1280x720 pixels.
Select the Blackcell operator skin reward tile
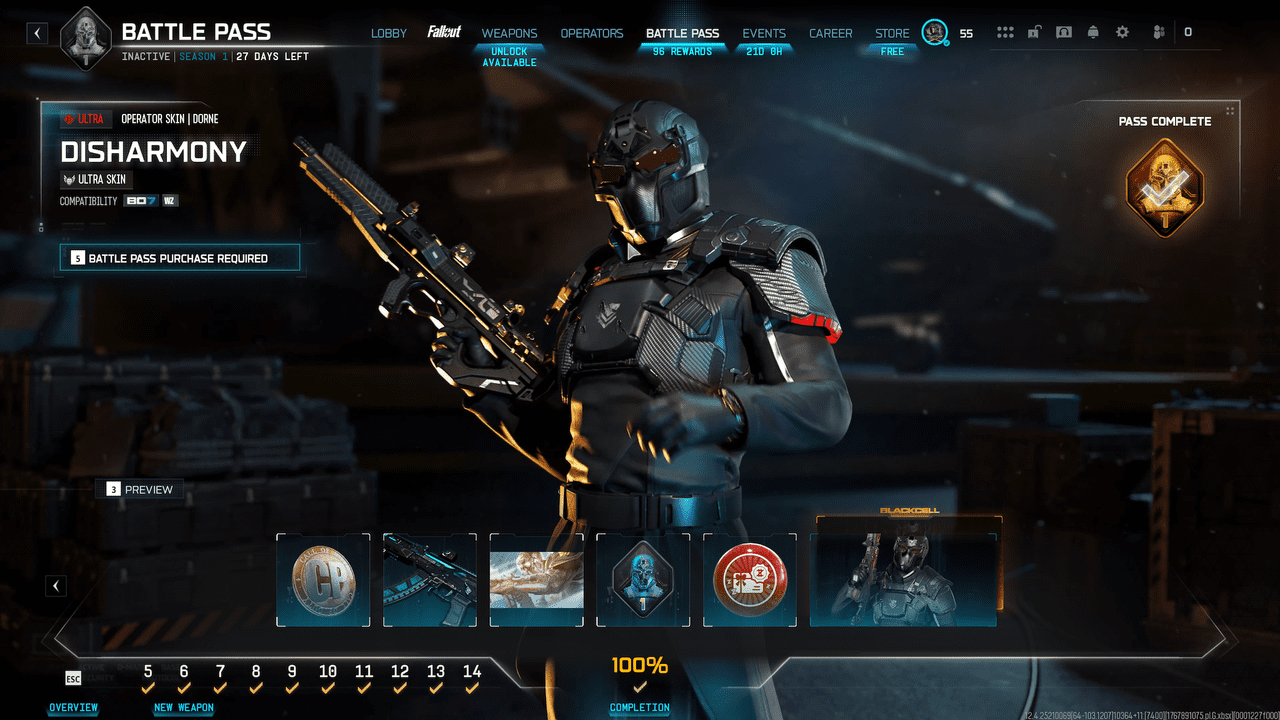pyautogui.click(x=903, y=577)
